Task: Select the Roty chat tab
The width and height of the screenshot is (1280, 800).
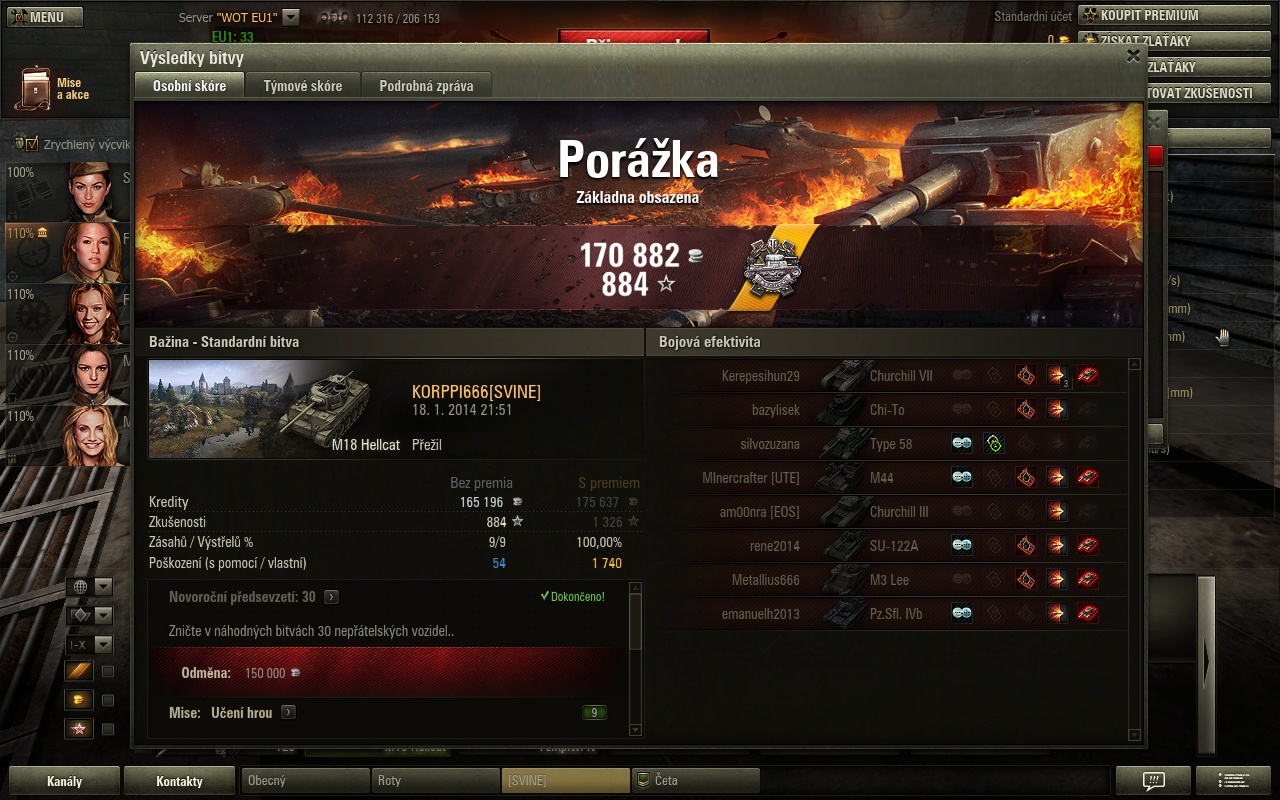Action: pos(434,781)
